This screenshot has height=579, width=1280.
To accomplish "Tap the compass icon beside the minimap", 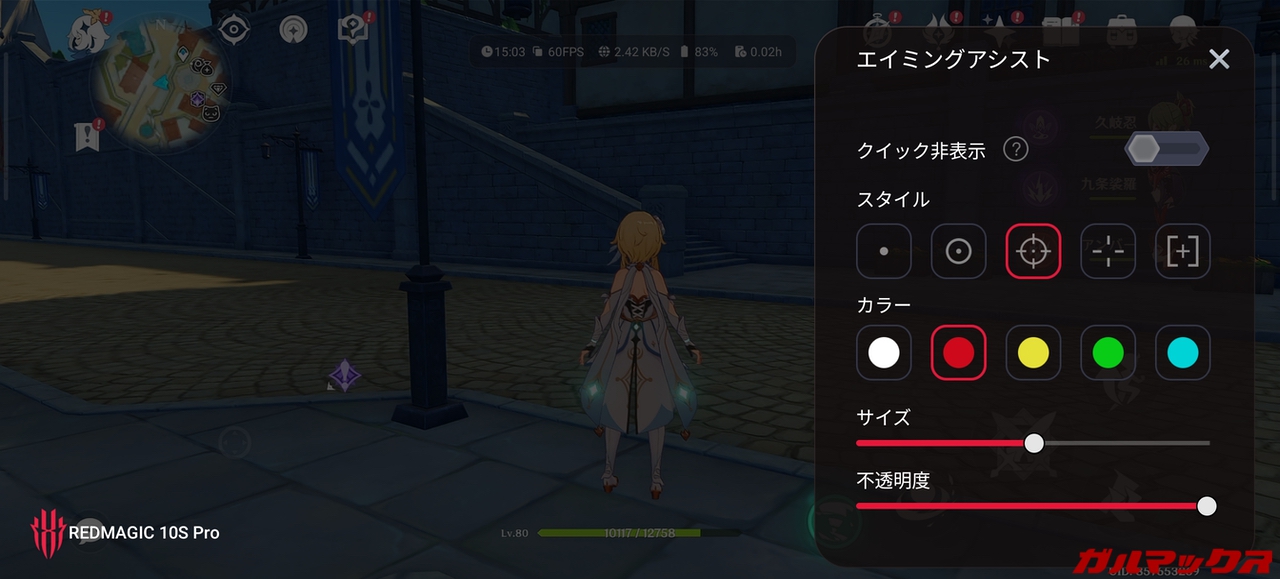I will click(x=233, y=29).
